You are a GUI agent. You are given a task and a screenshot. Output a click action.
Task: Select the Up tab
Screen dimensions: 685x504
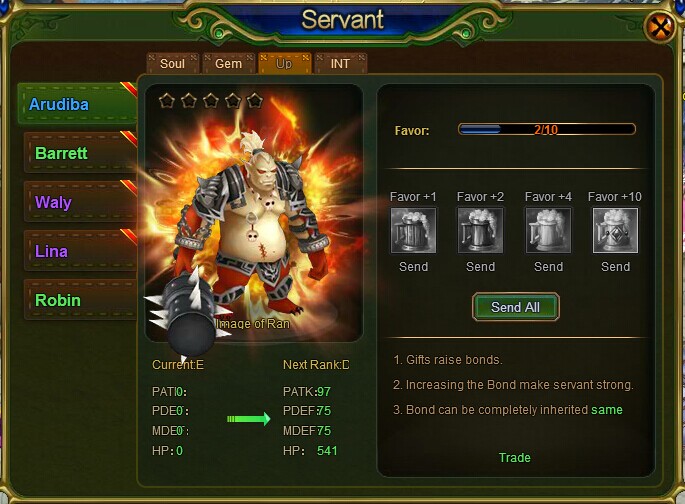284,63
